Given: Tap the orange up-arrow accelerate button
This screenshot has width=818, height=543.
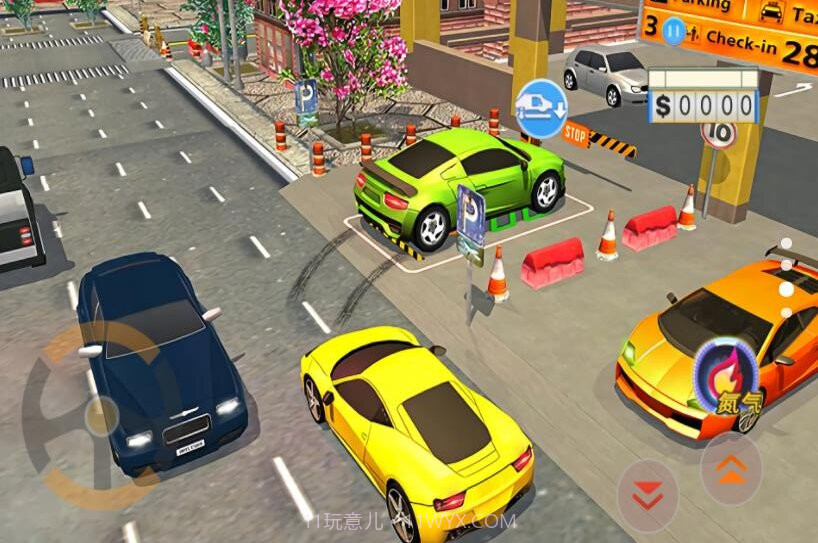Looking at the screenshot, I should [731, 467].
